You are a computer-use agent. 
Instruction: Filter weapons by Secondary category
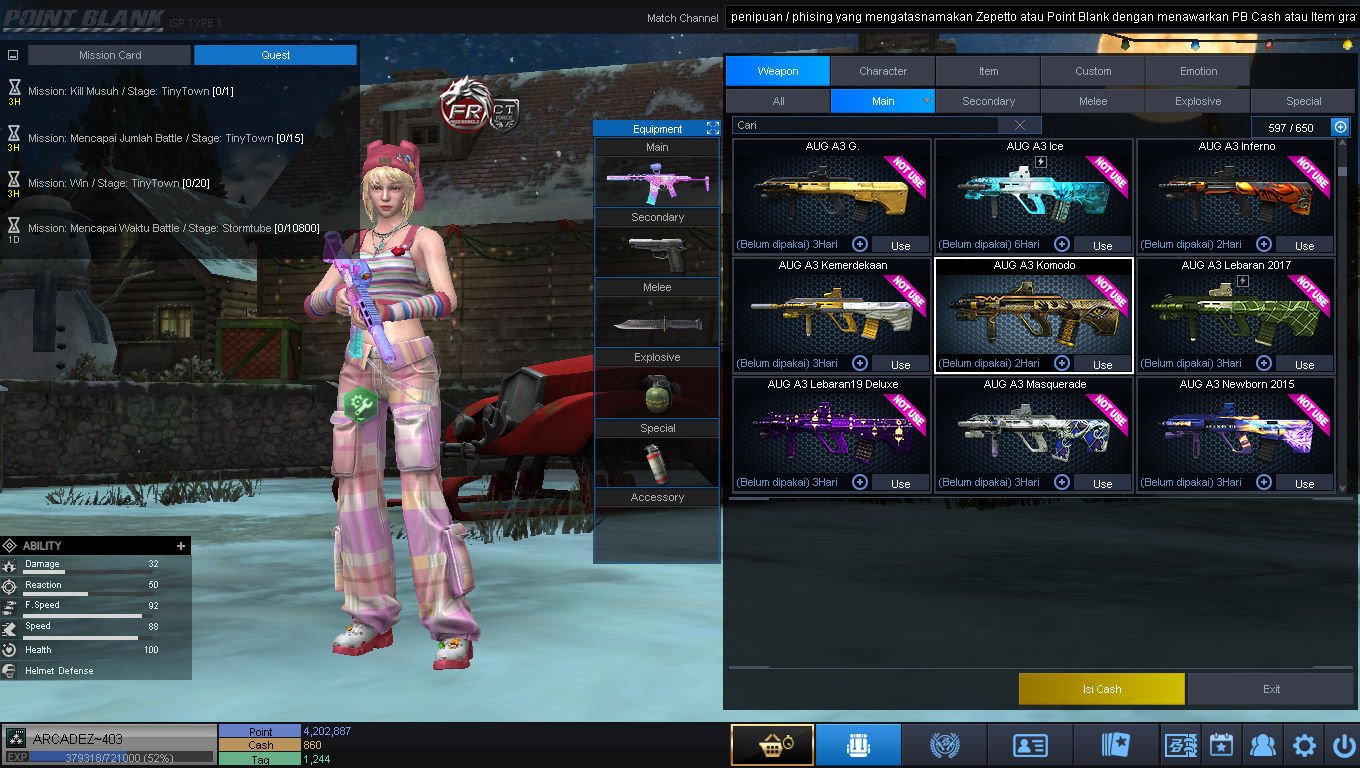click(988, 101)
